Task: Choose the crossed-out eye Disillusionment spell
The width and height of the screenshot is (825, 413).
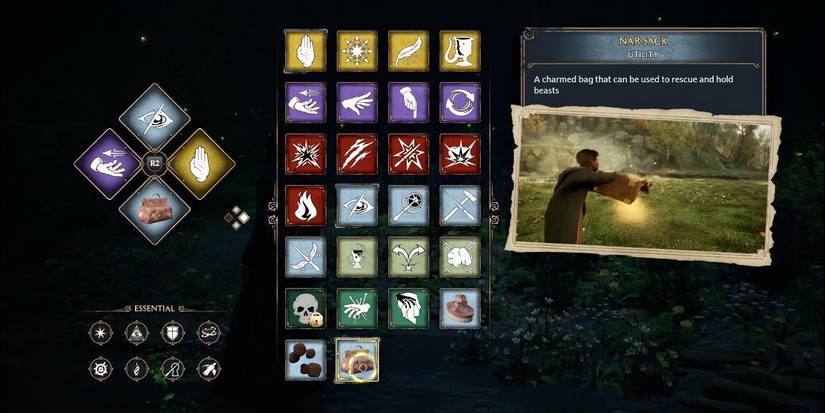Action: (x=357, y=205)
